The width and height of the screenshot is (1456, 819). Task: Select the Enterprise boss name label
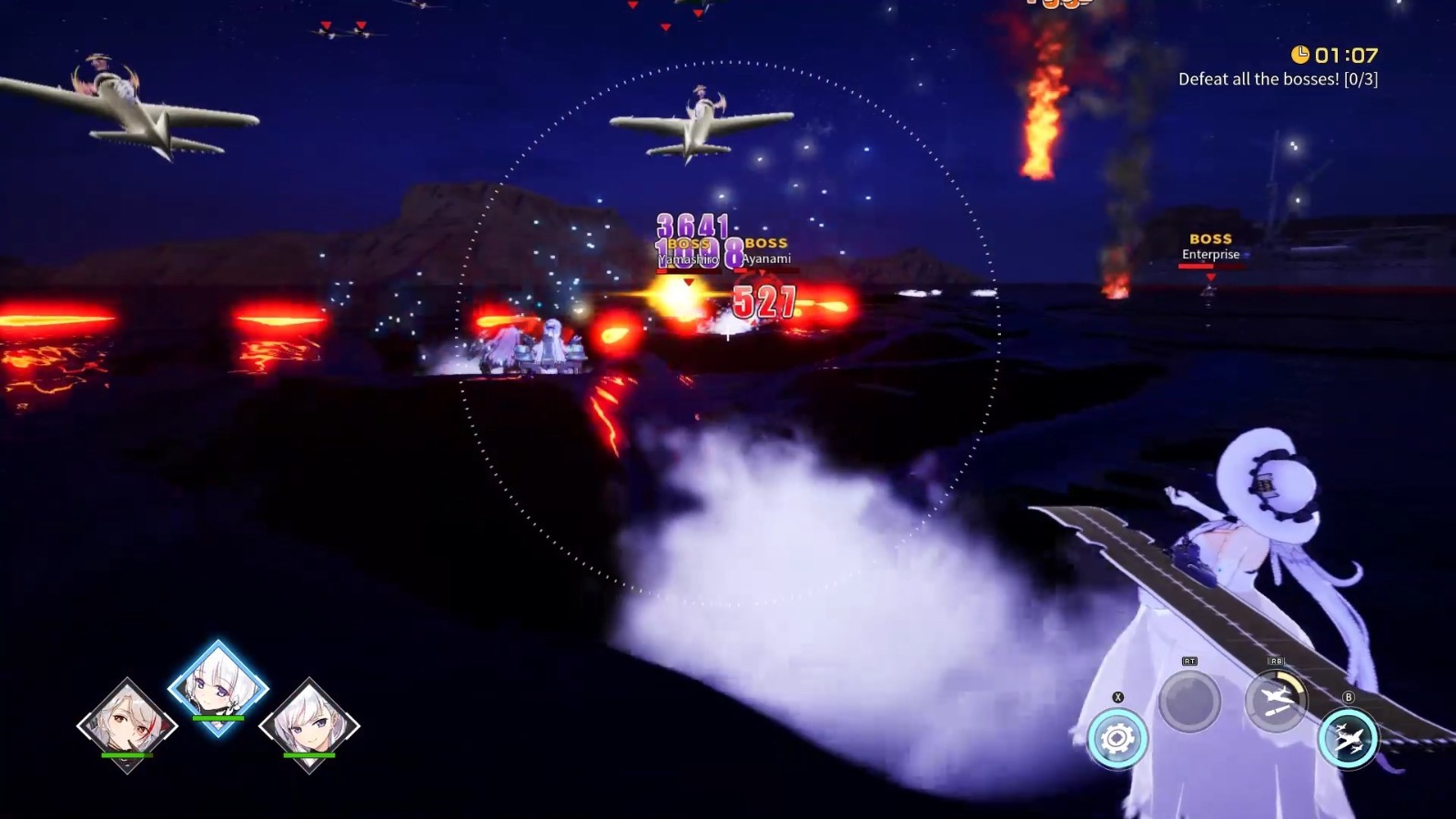click(x=1208, y=255)
